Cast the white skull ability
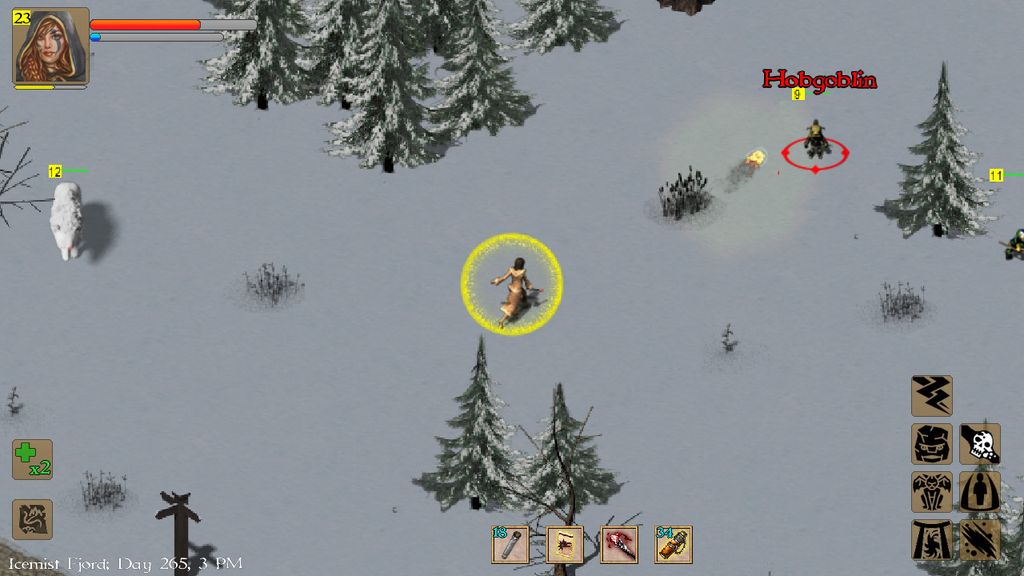This screenshot has height=576, width=1024. (x=980, y=444)
